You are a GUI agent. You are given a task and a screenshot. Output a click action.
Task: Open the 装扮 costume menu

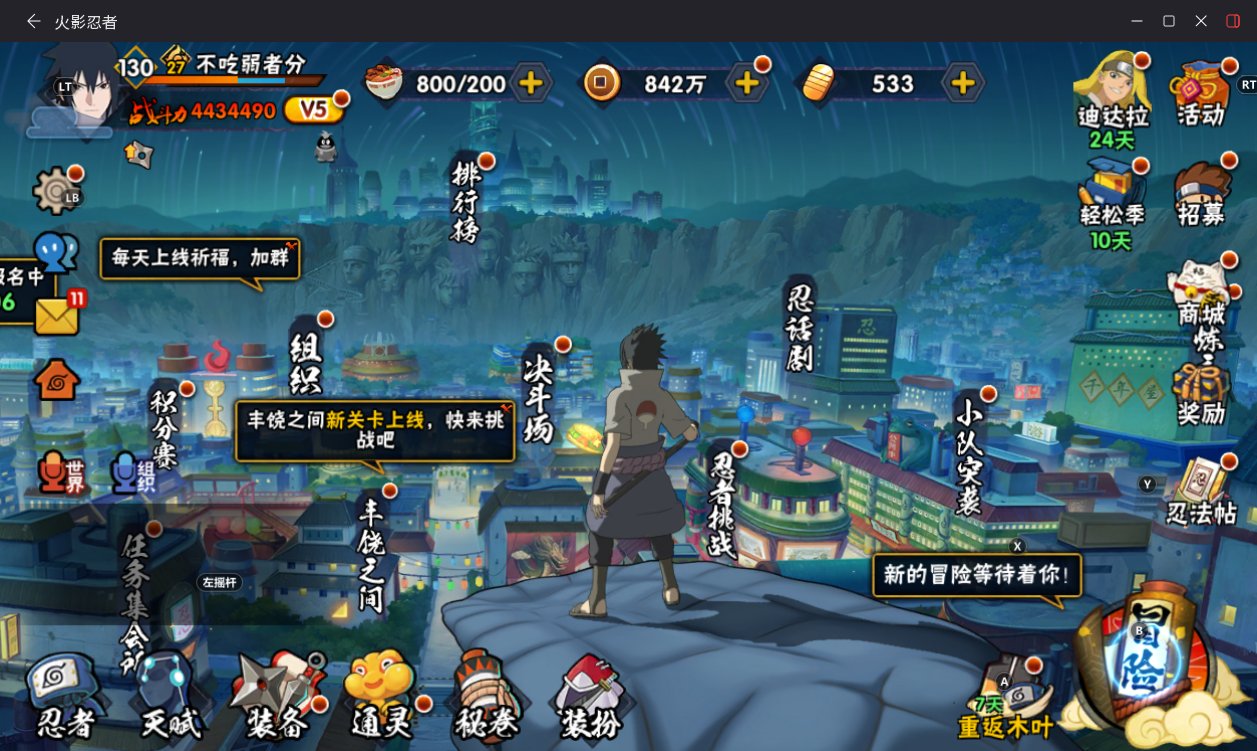click(592, 697)
